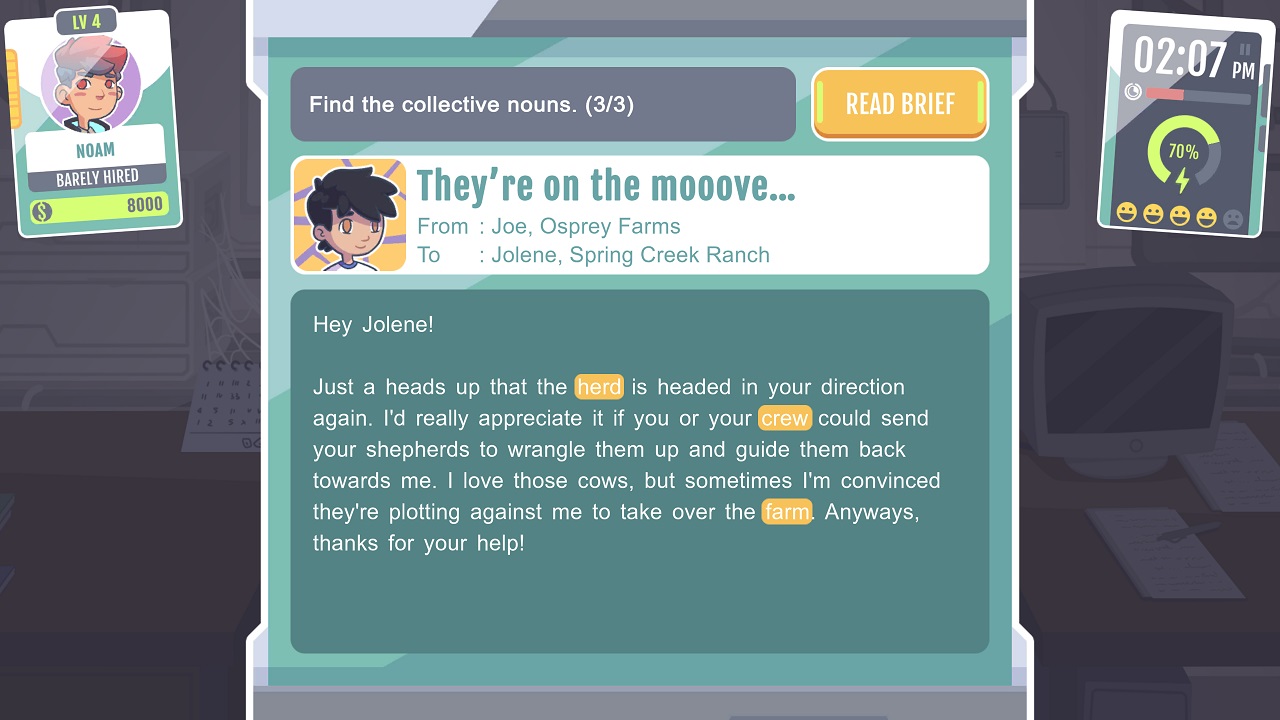
Task: Click the grayed-out sad face emoji
Action: (x=1232, y=215)
